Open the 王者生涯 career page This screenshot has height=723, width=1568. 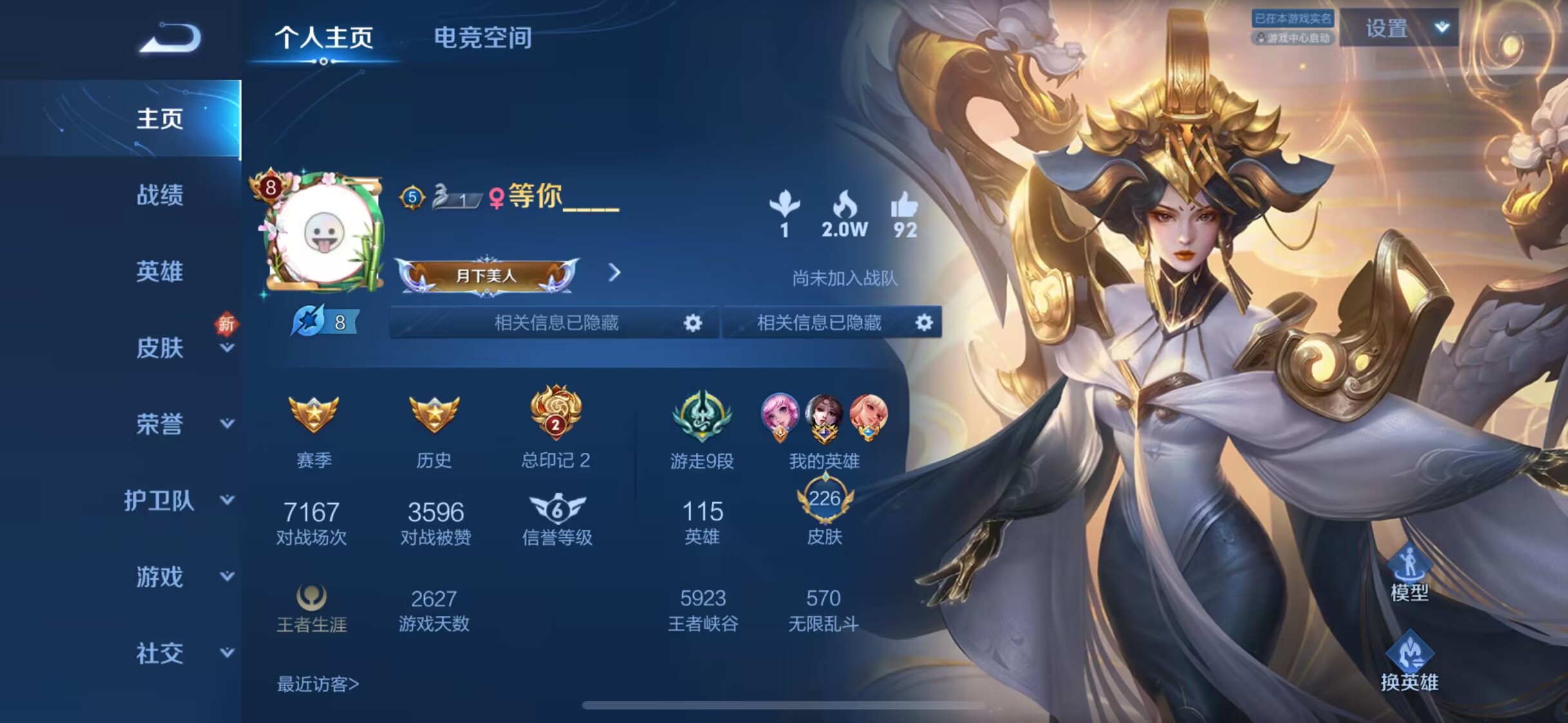point(312,609)
